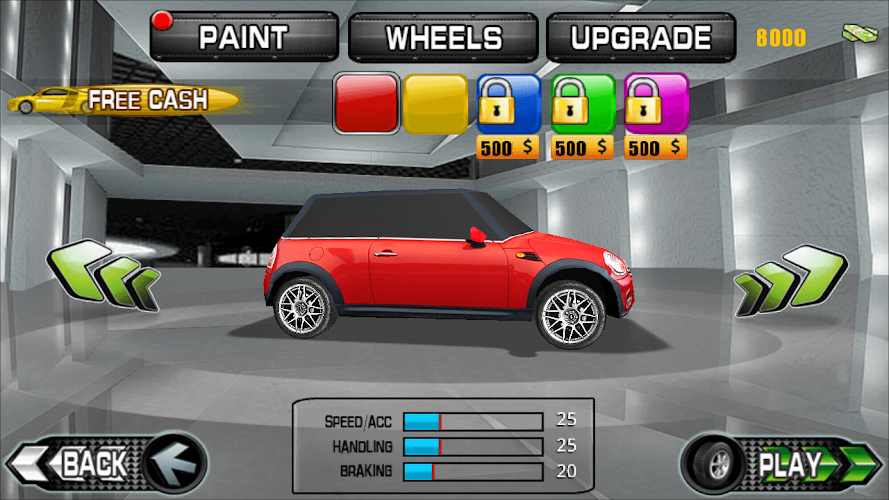This screenshot has width=889, height=500.
Task: Switch to the Wheels tab
Action: click(444, 38)
